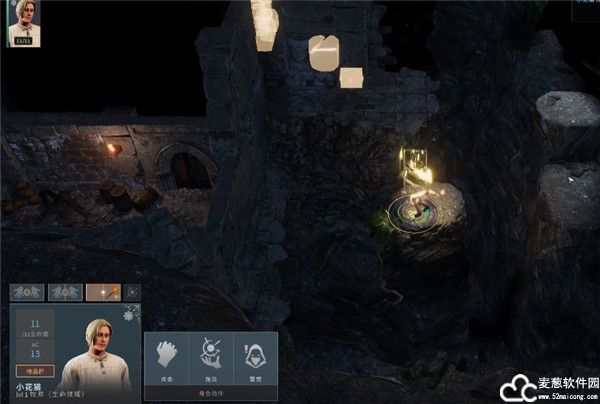Activate the 施法 cast spell action

(x=210, y=358)
